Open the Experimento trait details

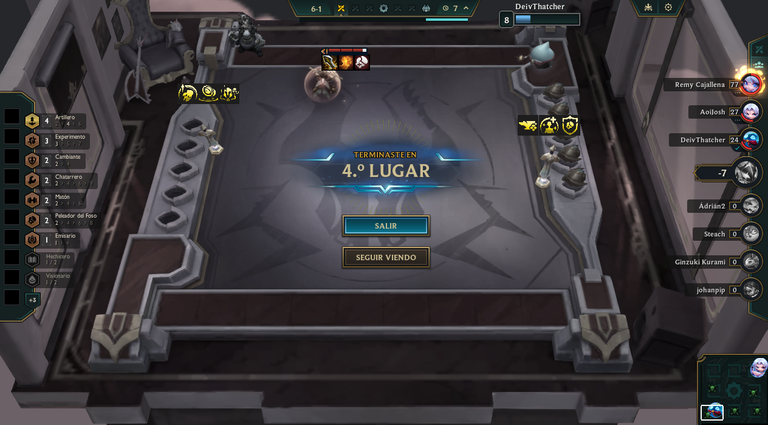55,140
